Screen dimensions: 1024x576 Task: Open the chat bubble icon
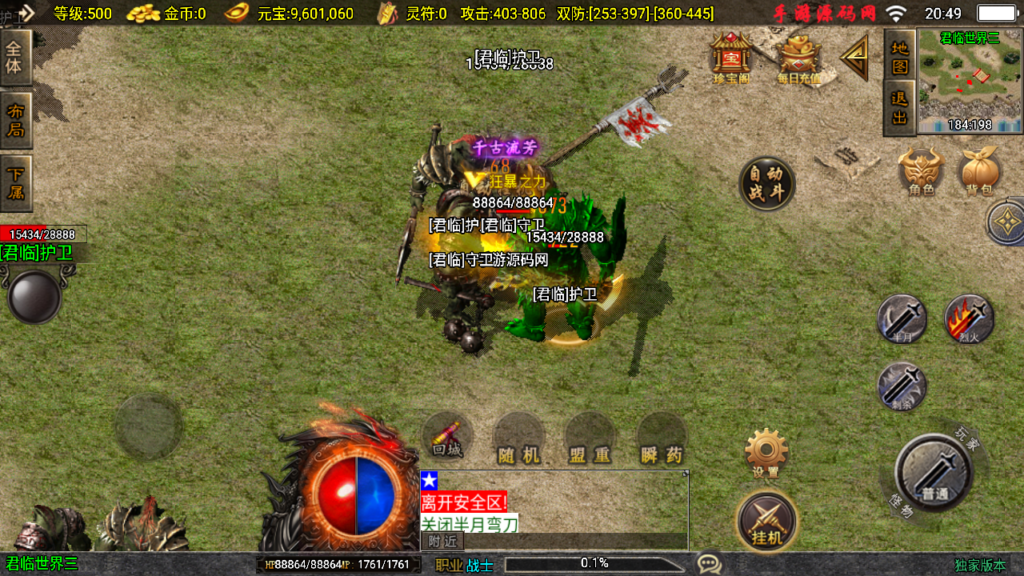[x=709, y=564]
